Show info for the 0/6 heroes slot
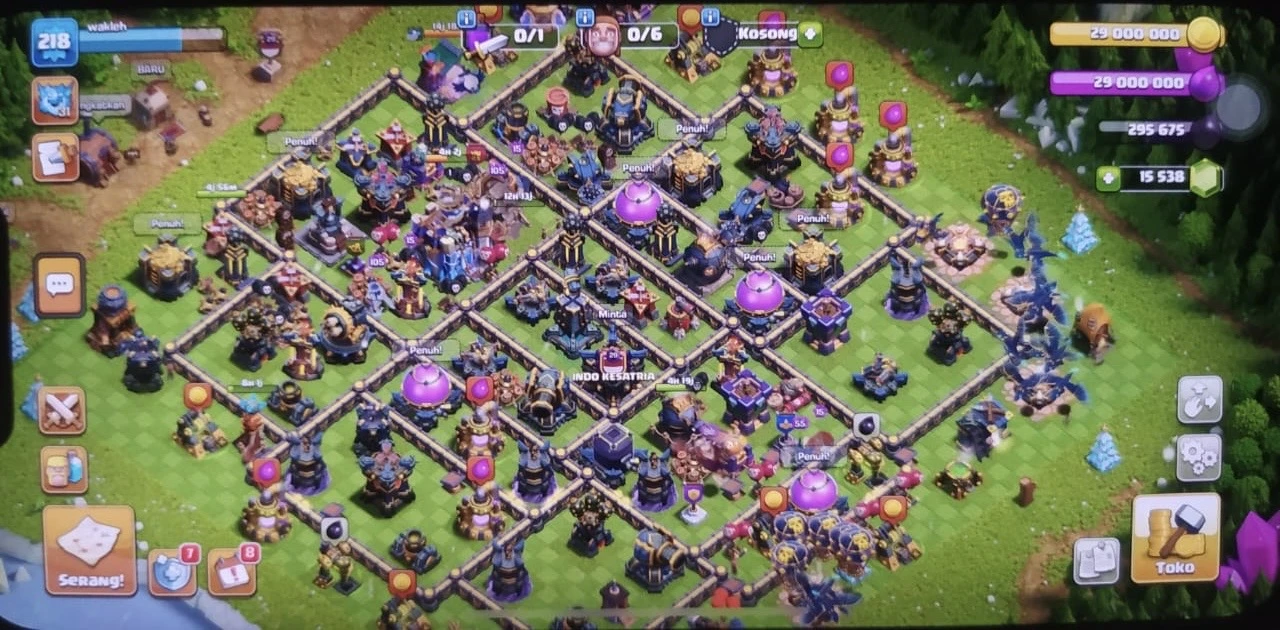This screenshot has width=1280, height=630. (584, 19)
